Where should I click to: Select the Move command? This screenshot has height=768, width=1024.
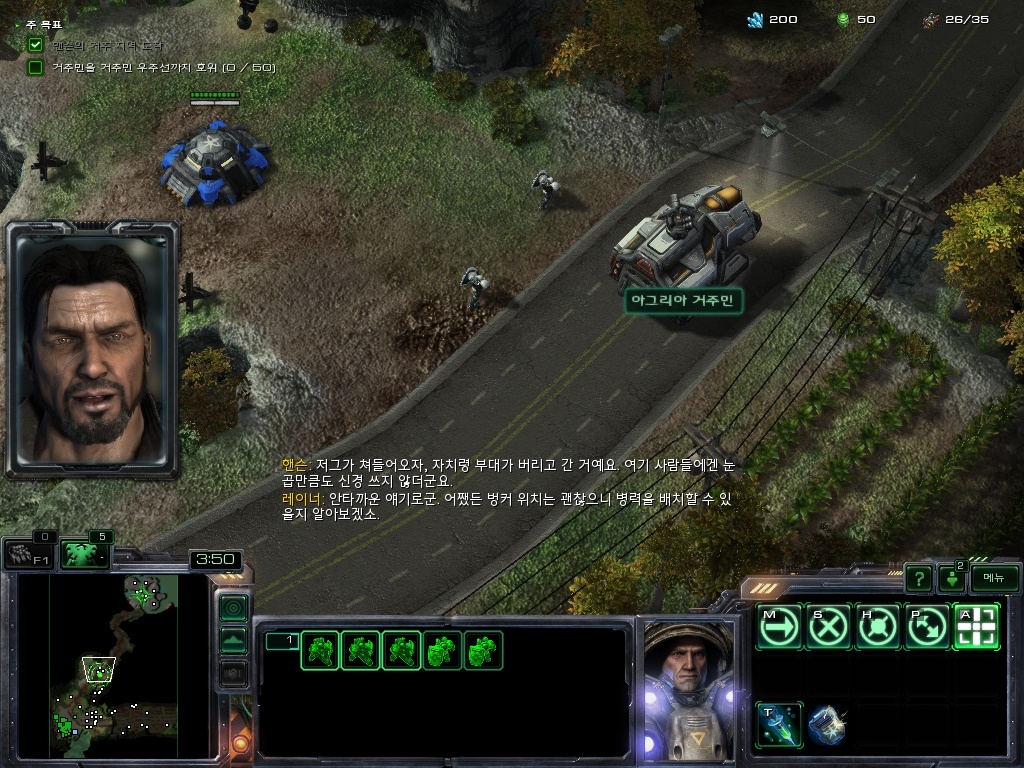[779, 627]
